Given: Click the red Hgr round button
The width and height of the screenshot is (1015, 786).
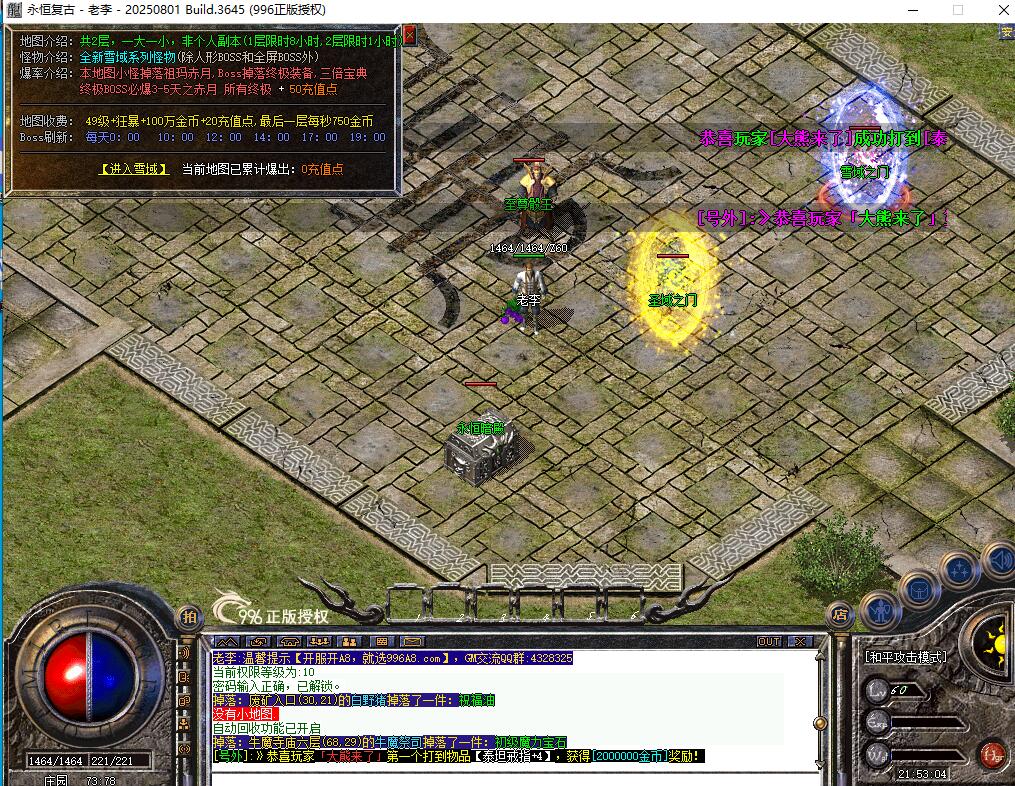Looking at the screenshot, I should (x=992, y=752).
